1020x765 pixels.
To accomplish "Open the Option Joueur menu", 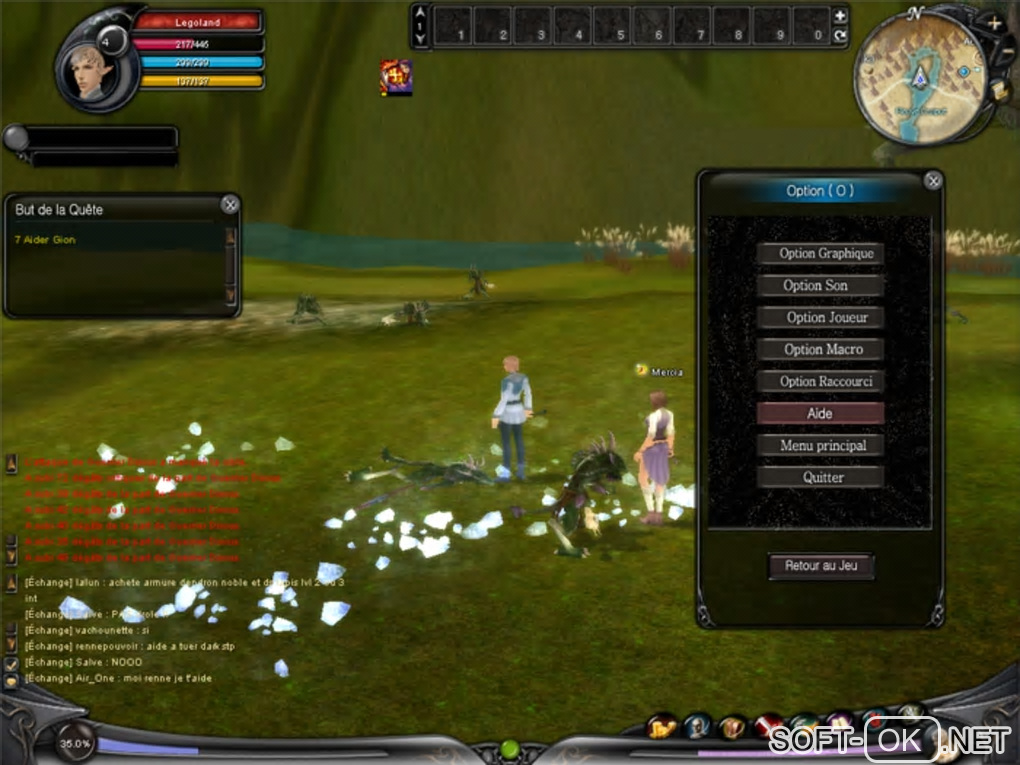I will [820, 318].
